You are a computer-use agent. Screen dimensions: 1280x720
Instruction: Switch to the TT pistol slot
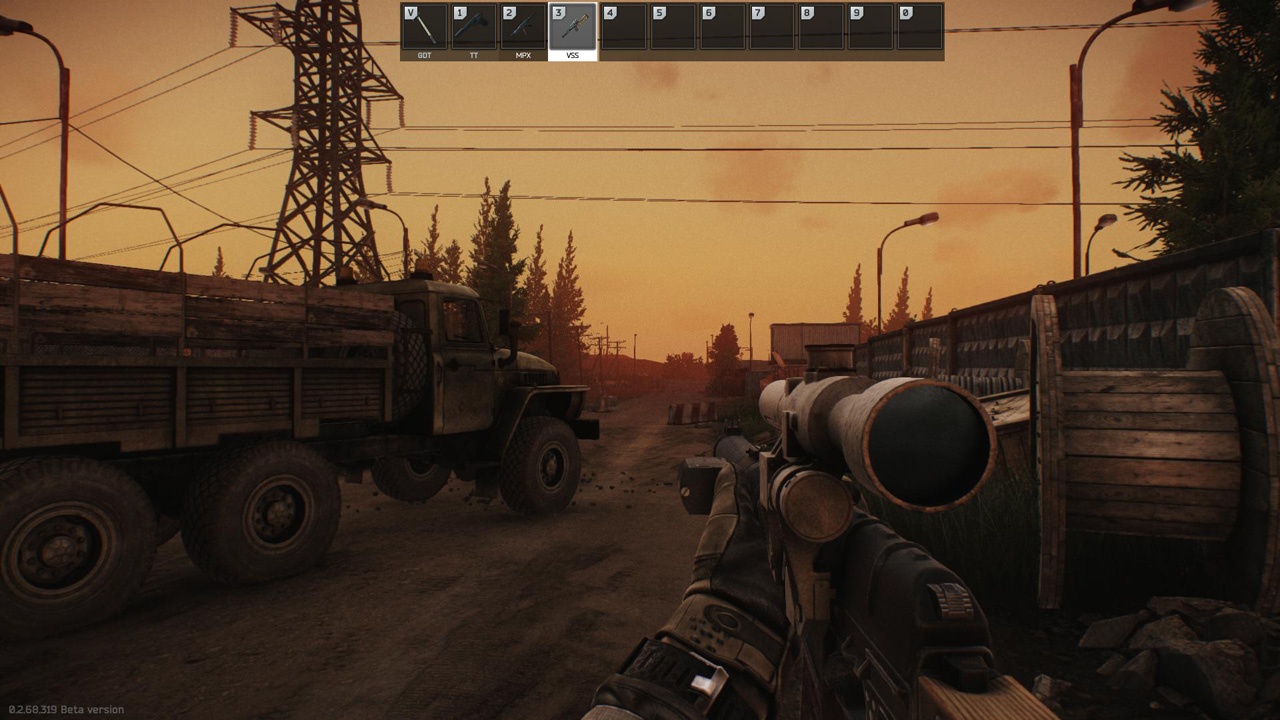474,28
